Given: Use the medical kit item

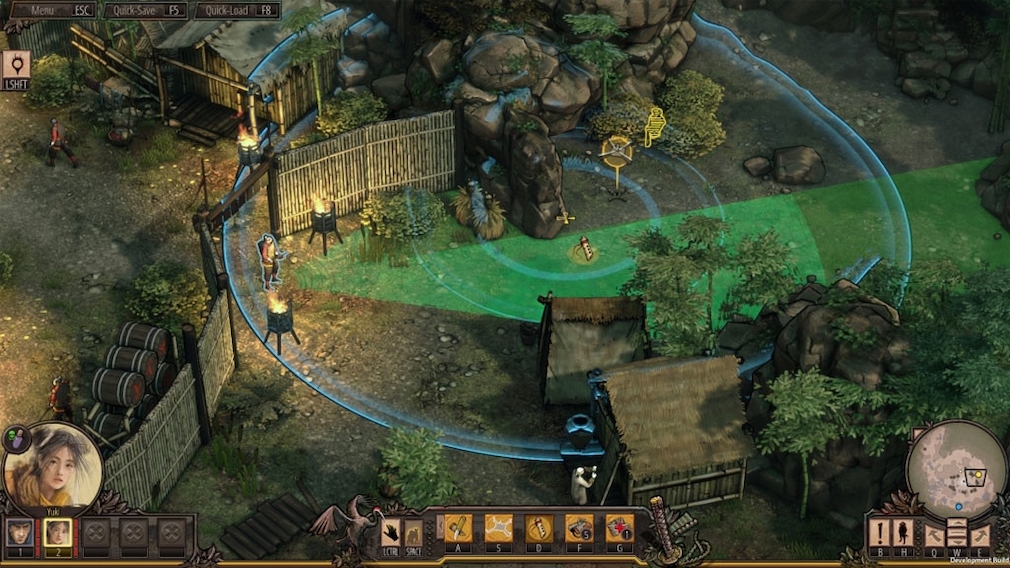Looking at the screenshot, I should (x=619, y=527).
